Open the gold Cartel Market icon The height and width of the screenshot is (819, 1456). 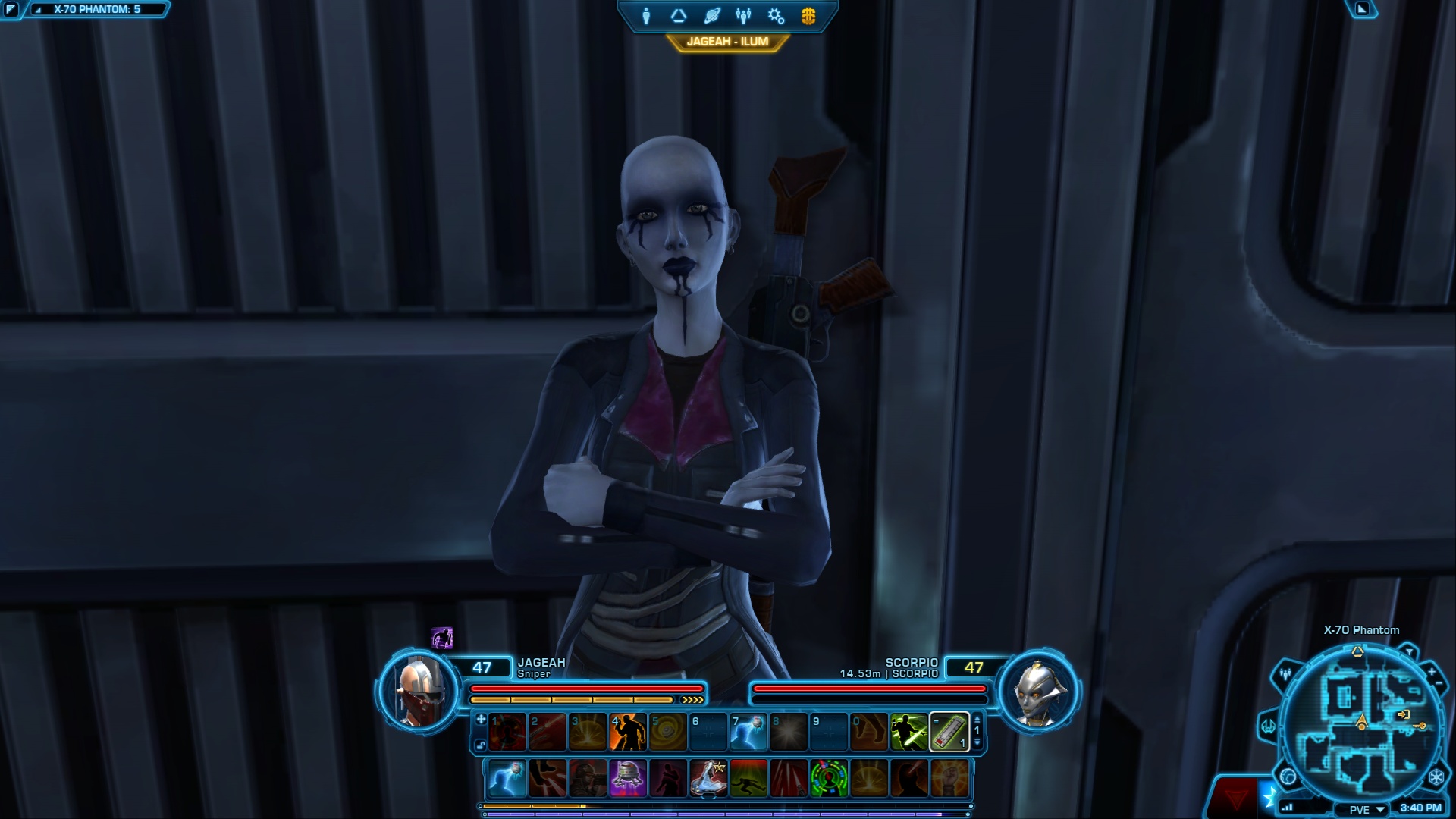click(808, 16)
